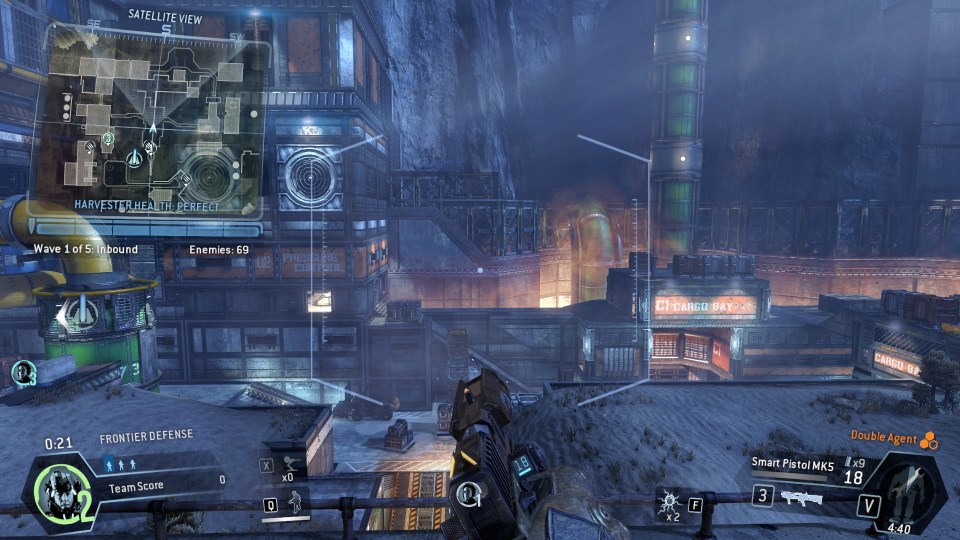Image resolution: width=960 pixels, height=540 pixels.
Task: Activate the cloak tactical ability icon
Action: click(x=293, y=503)
